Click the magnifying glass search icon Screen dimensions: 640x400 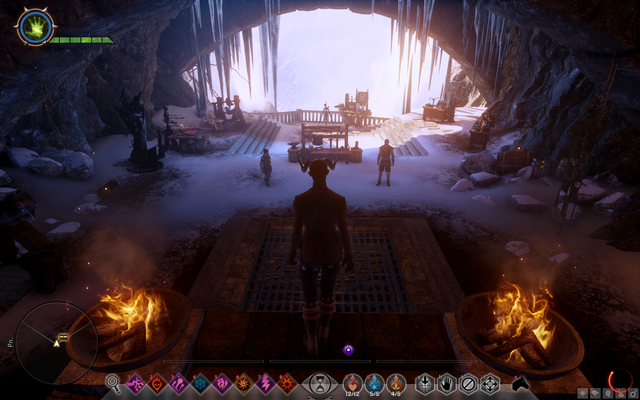point(113,382)
